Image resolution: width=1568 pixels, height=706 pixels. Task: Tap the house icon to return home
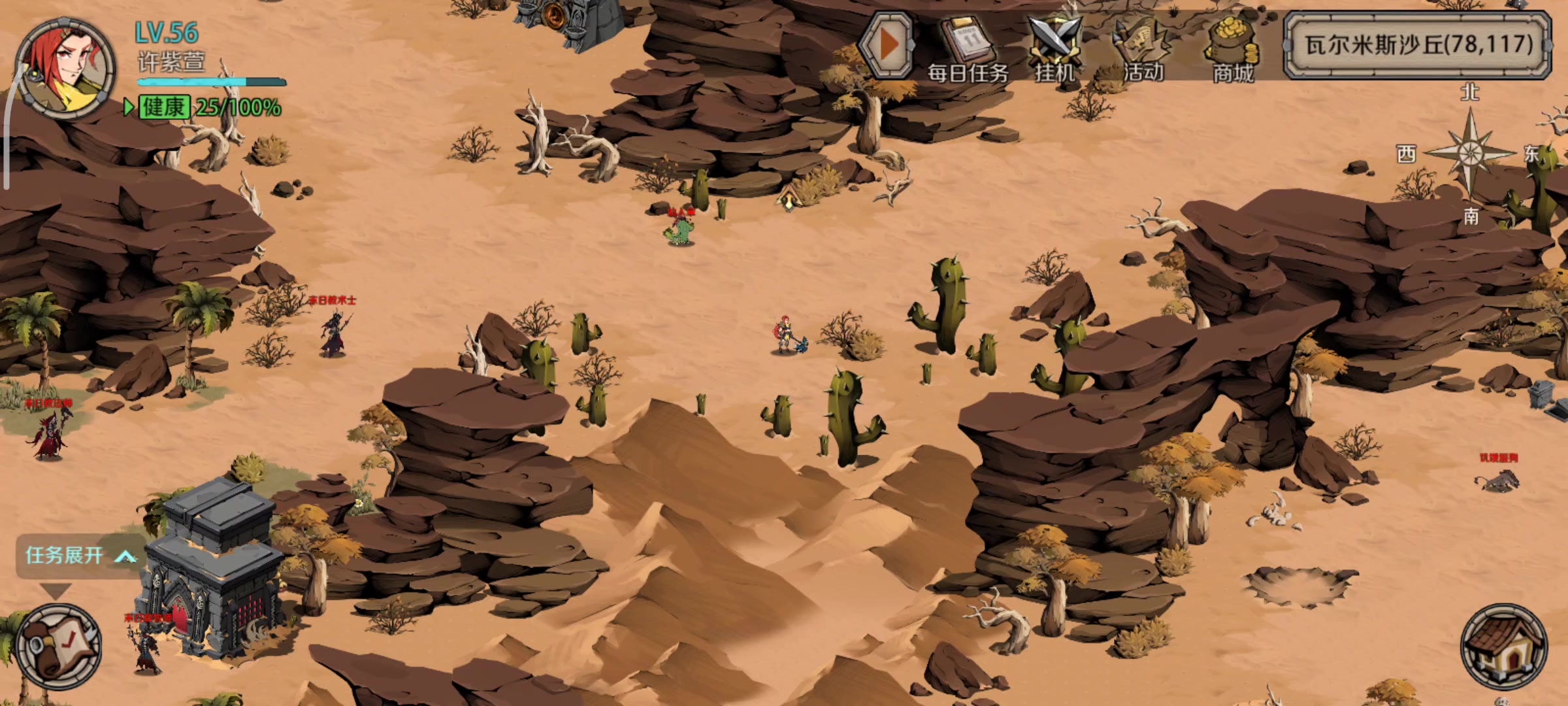tap(1503, 647)
